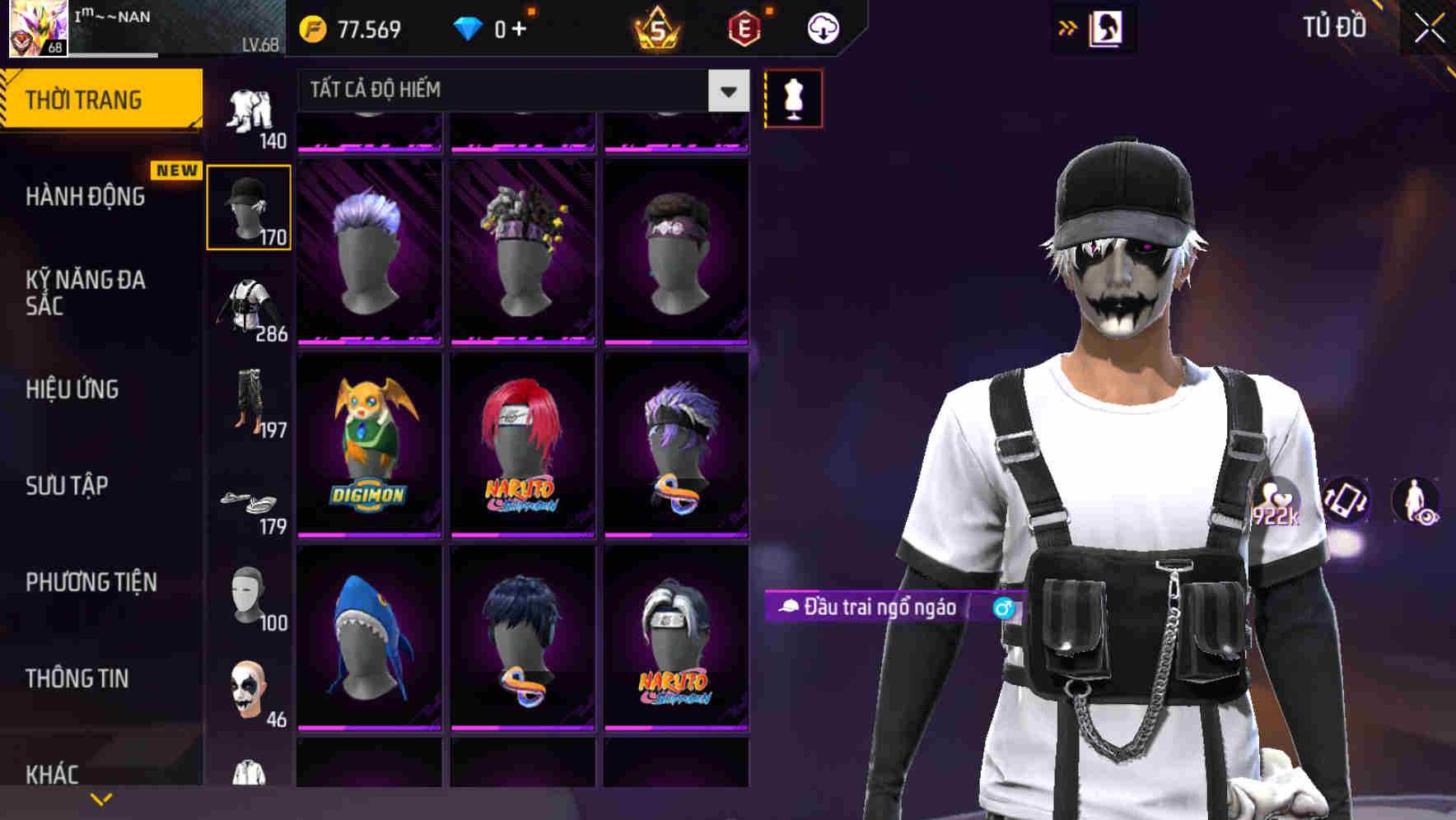Click the plus button to top up diamonds
Viewport: 1456px width, 820px height.
519,27
